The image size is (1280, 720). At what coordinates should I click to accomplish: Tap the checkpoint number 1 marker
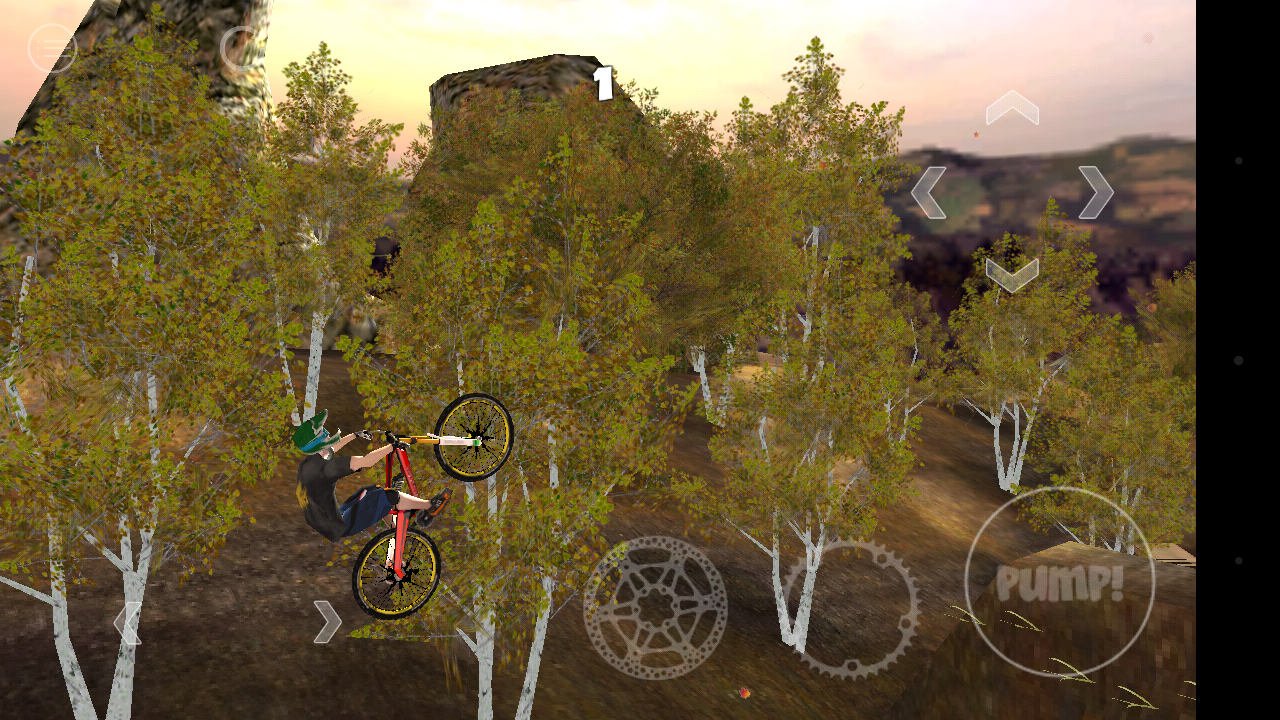[604, 84]
